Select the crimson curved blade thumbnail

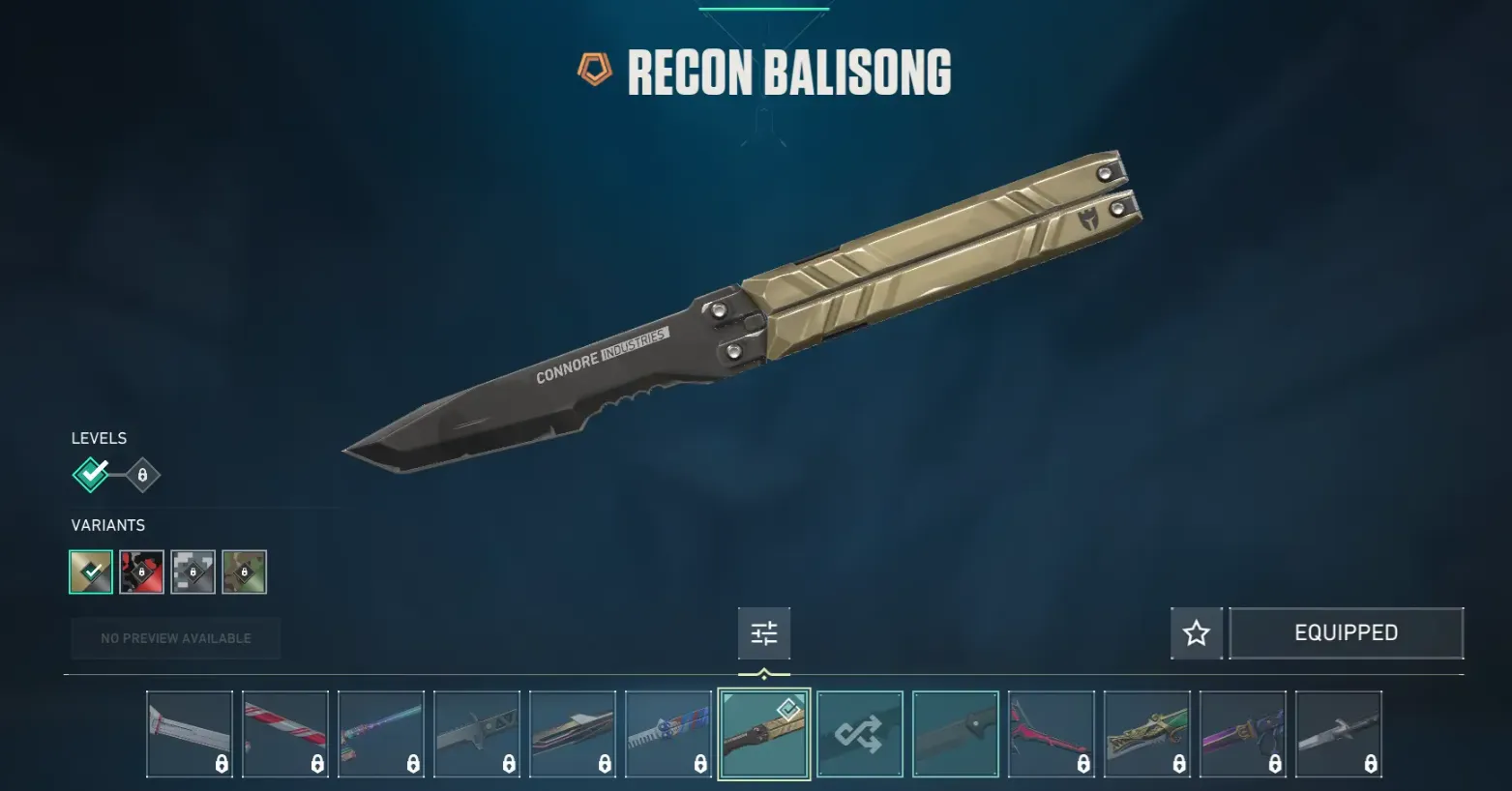[1052, 734]
